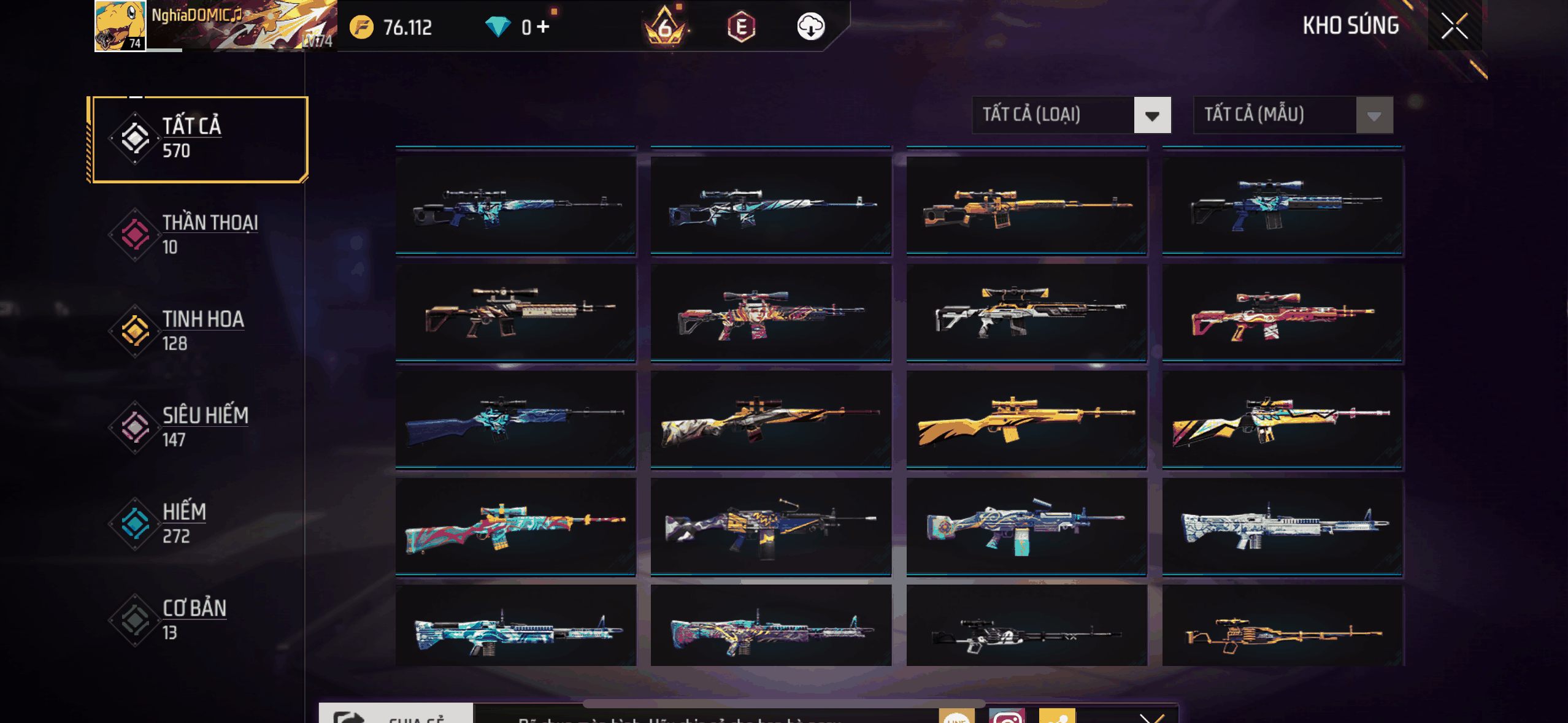Select the solid gold sniper rifle skin

pyautogui.click(x=1026, y=419)
